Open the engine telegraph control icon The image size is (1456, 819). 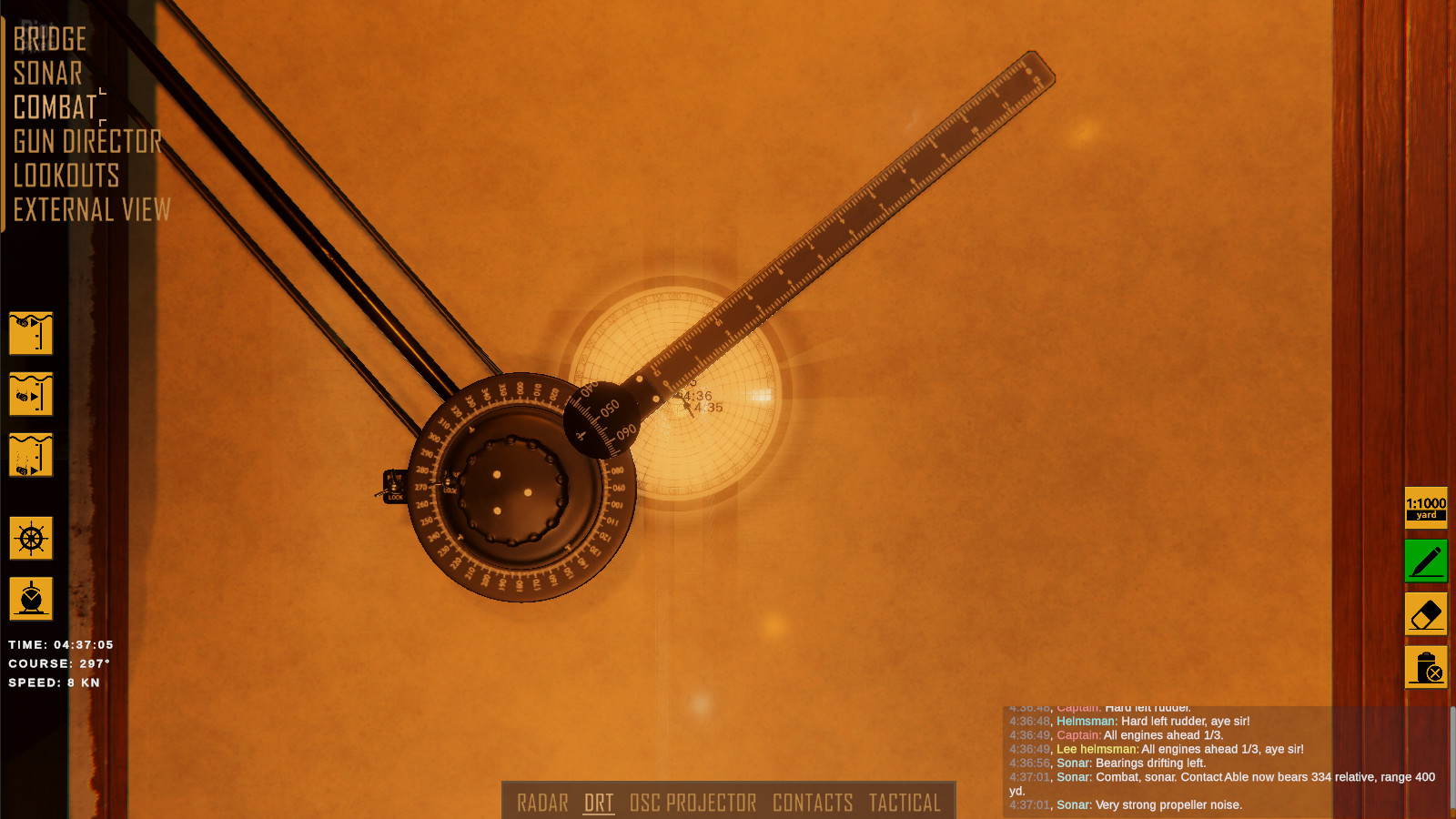pyautogui.click(x=31, y=599)
